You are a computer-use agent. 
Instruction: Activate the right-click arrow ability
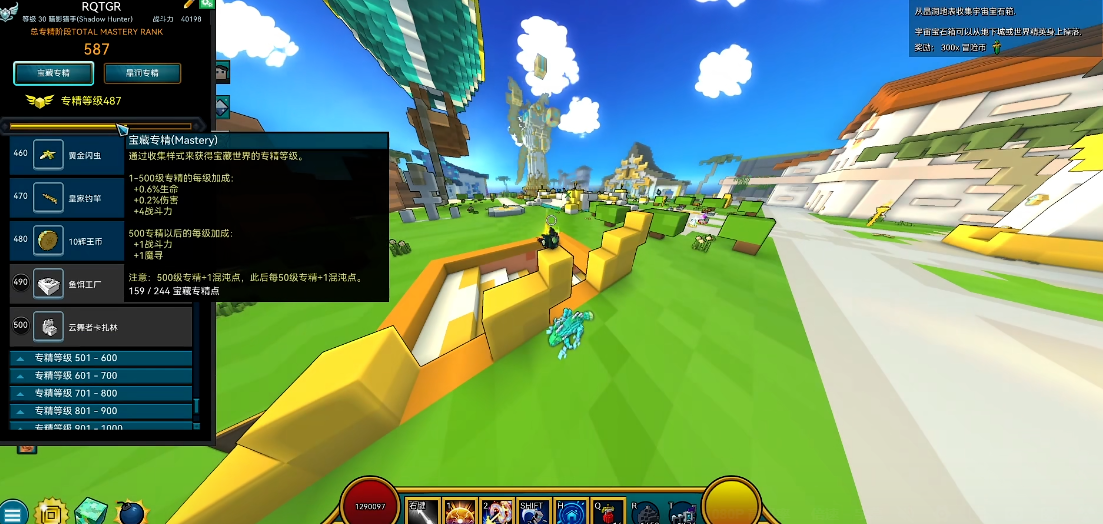pyautogui.click(x=420, y=510)
